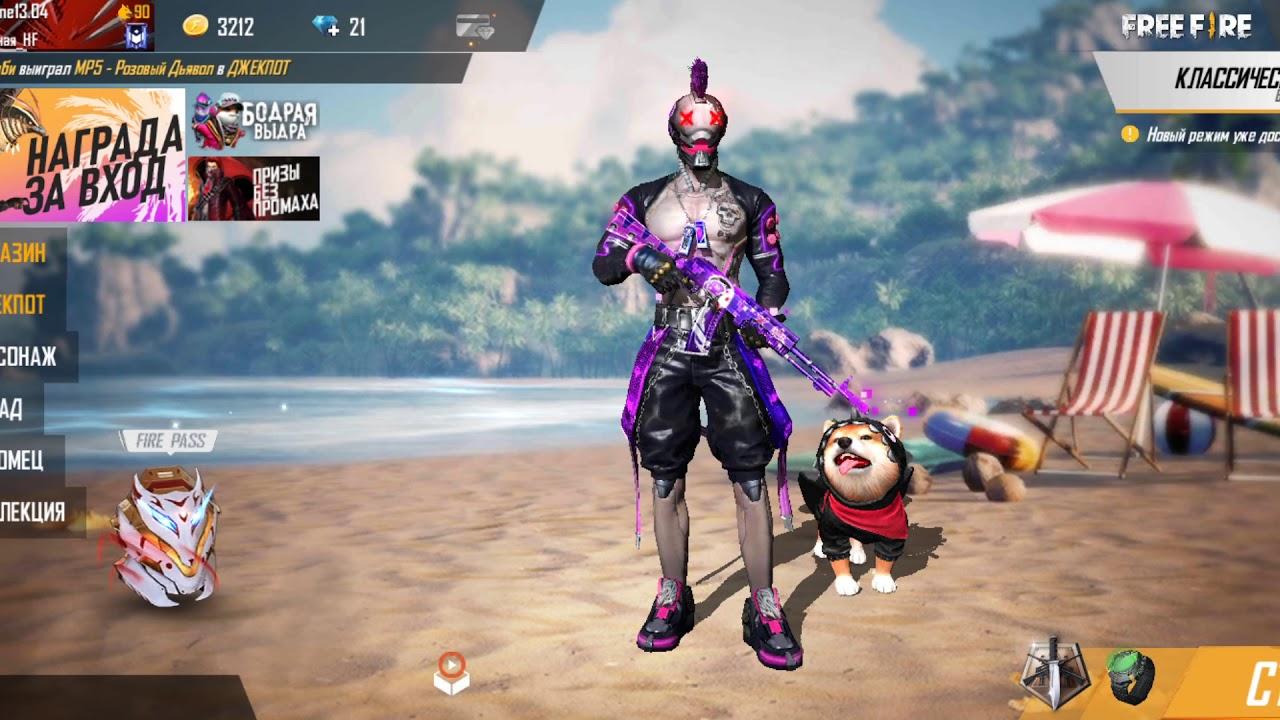Viewport: 1280px width, 720px height.
Task: Open the НАГРАДА ЗА ВХОД login reward banner
Action: 92,155
